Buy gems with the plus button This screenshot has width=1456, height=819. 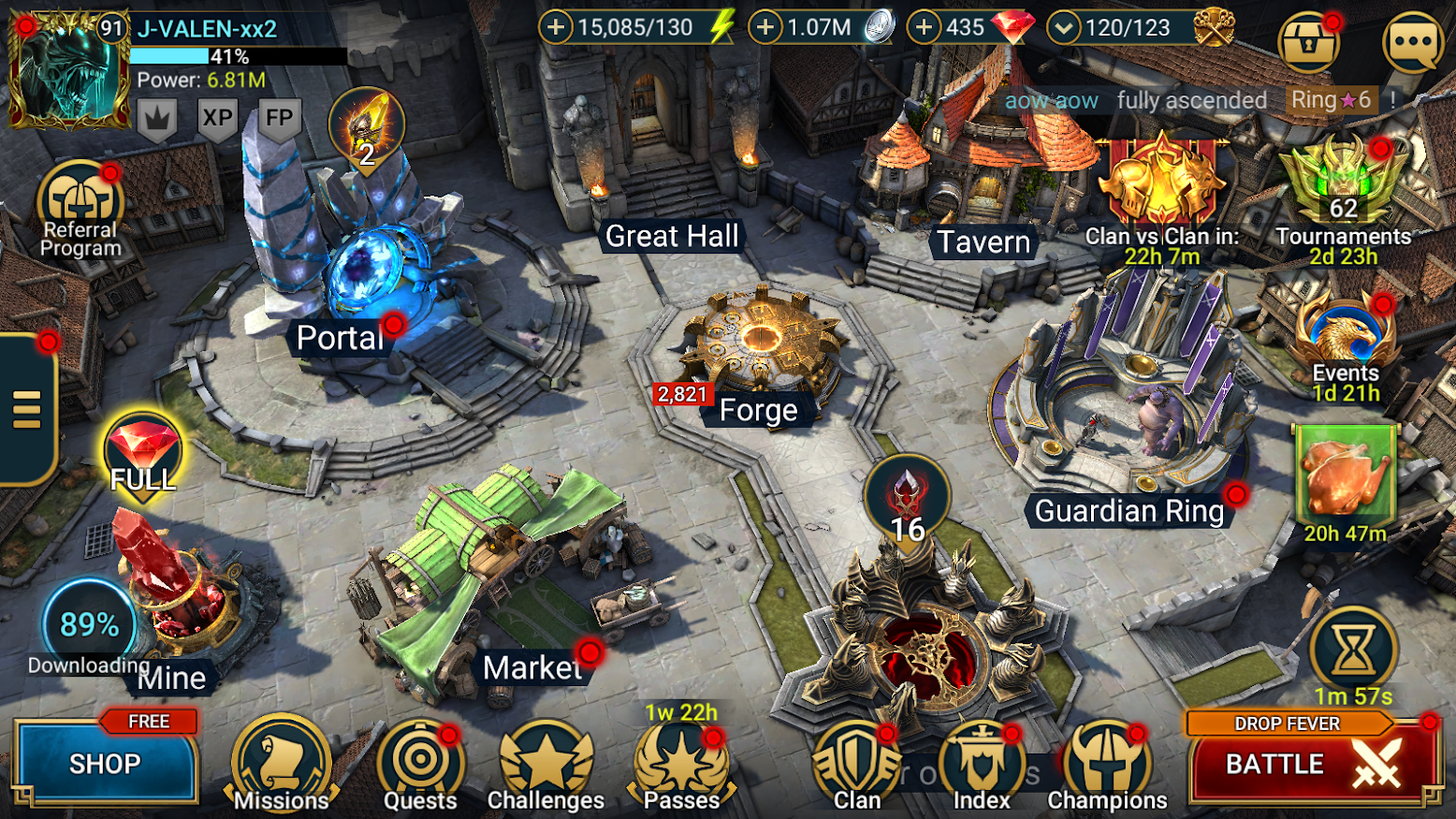924,27
